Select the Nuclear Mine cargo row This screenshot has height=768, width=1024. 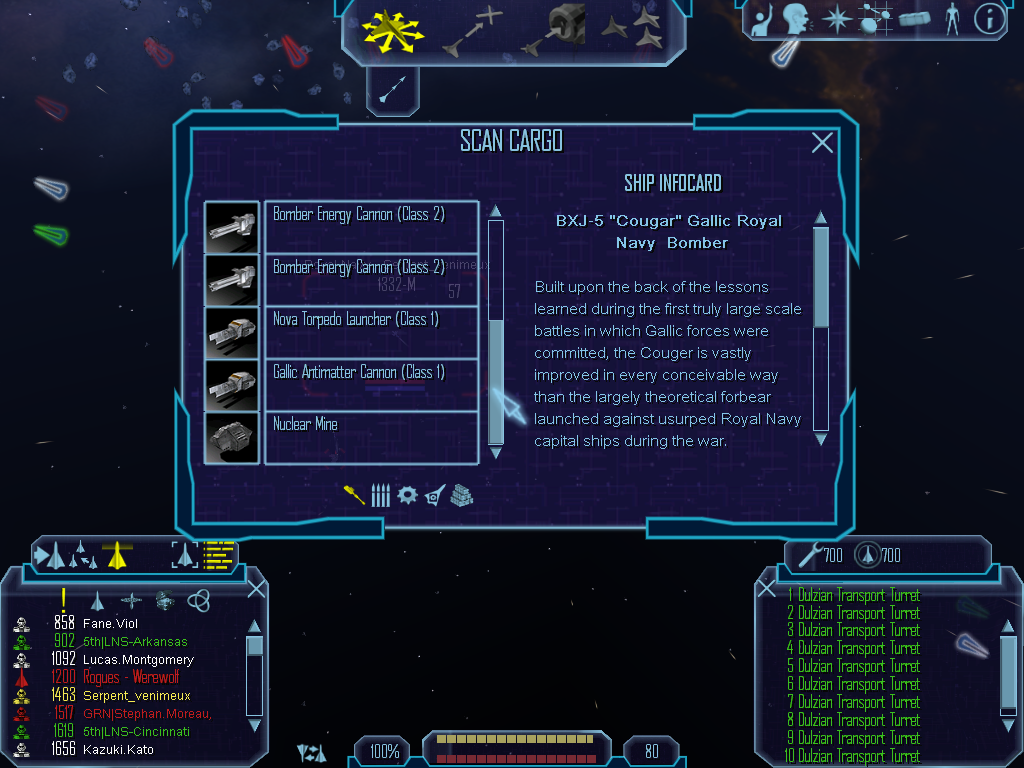click(x=370, y=437)
